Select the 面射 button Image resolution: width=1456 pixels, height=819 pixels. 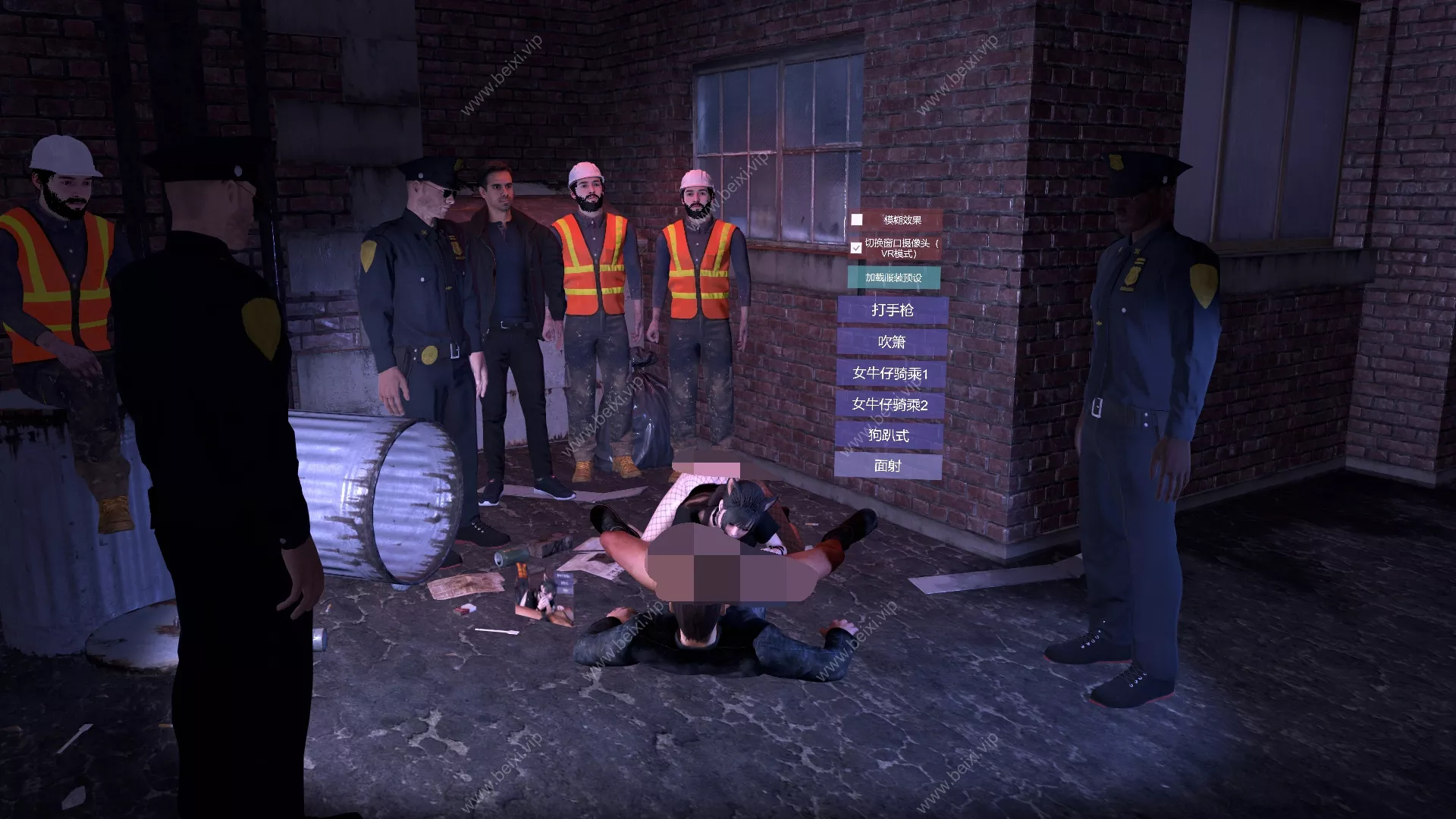point(888,466)
